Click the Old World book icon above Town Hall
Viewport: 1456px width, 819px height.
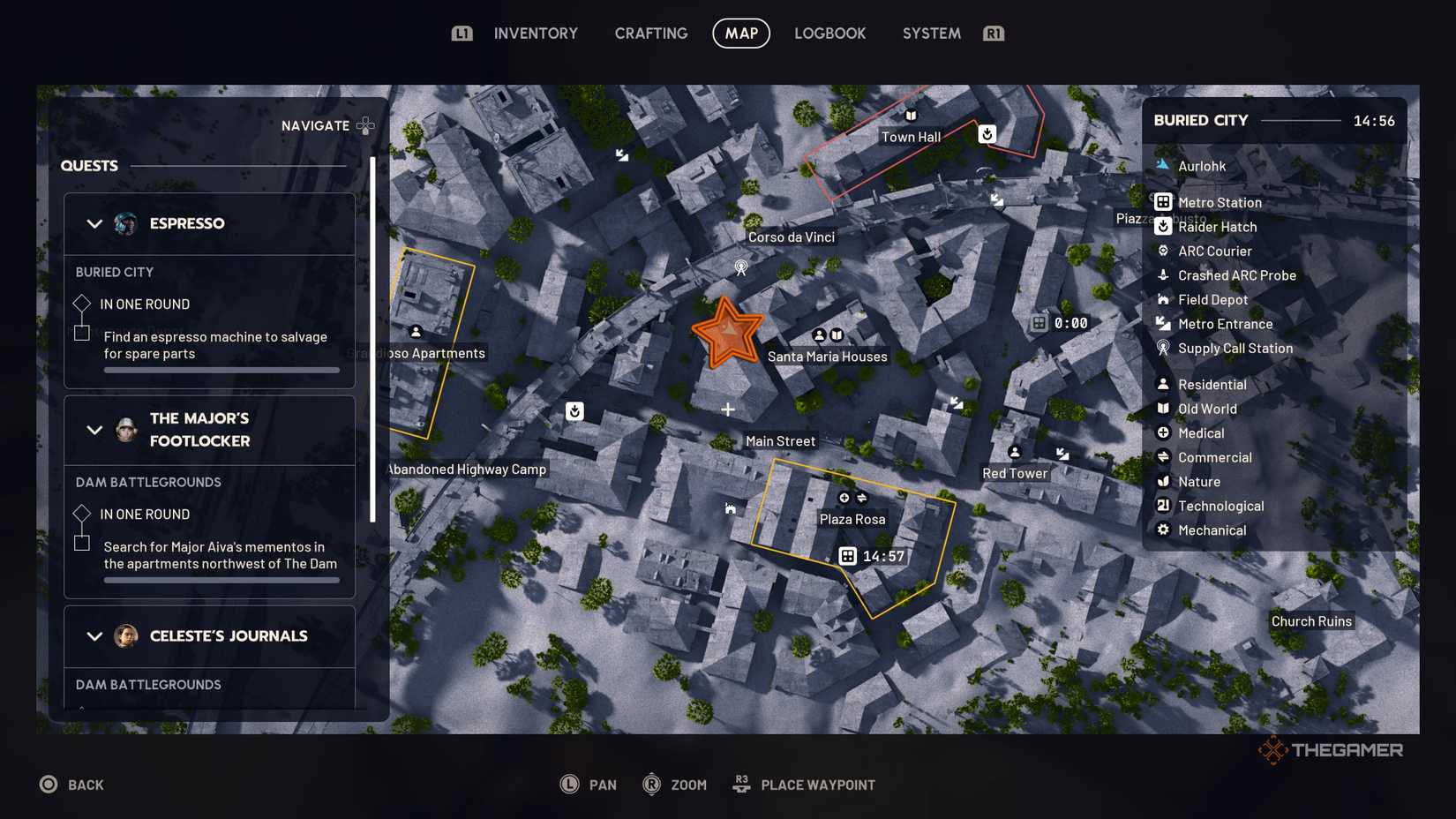coord(909,116)
